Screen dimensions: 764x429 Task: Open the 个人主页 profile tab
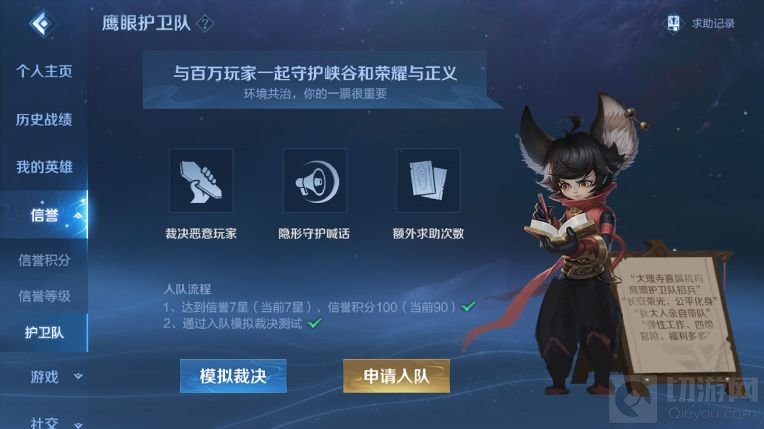click(44, 72)
